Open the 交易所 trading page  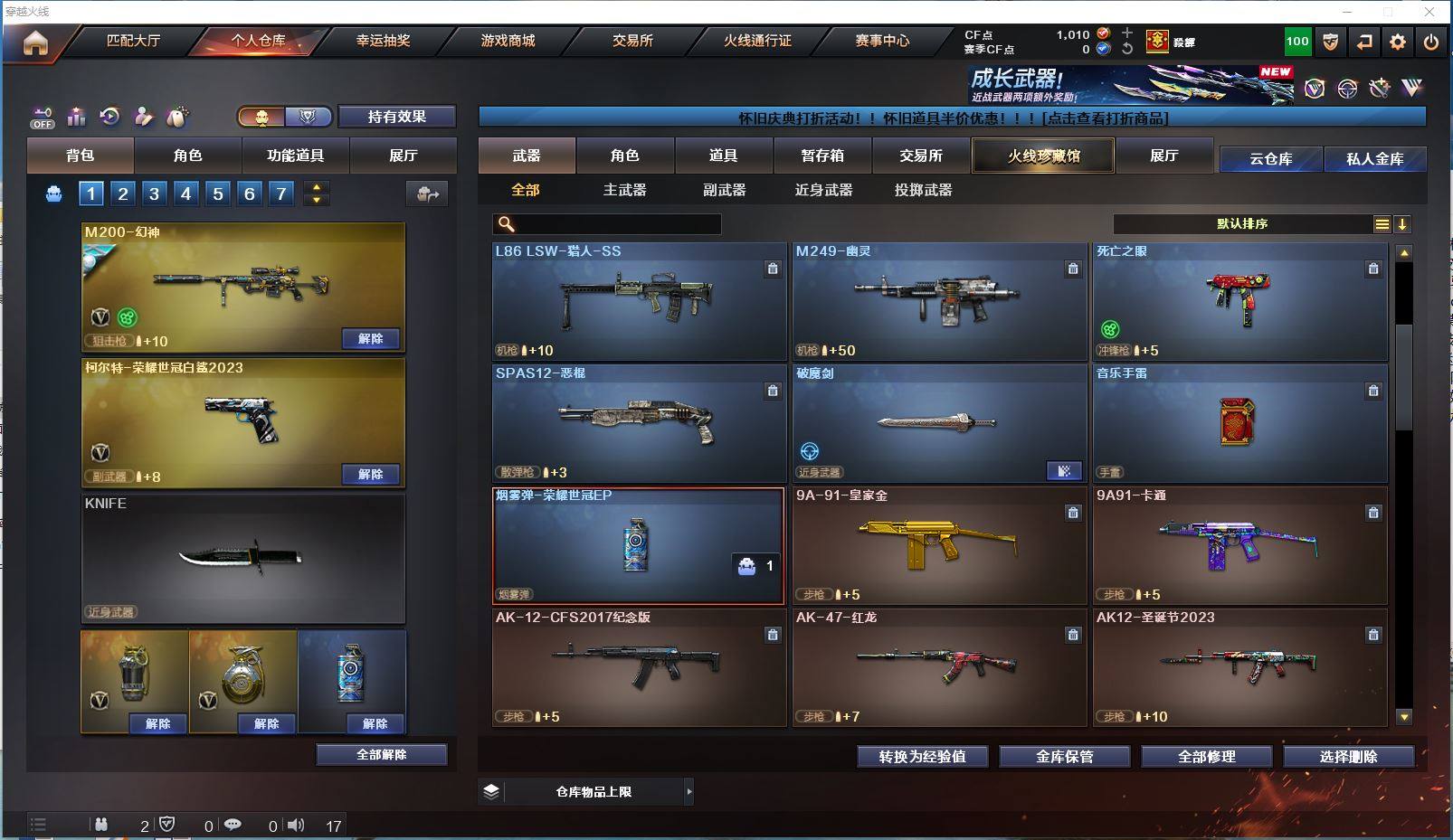tap(632, 41)
